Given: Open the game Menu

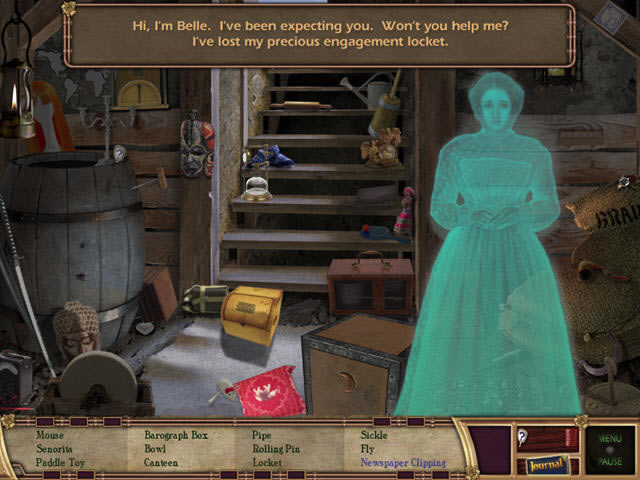Looking at the screenshot, I should click(609, 437).
